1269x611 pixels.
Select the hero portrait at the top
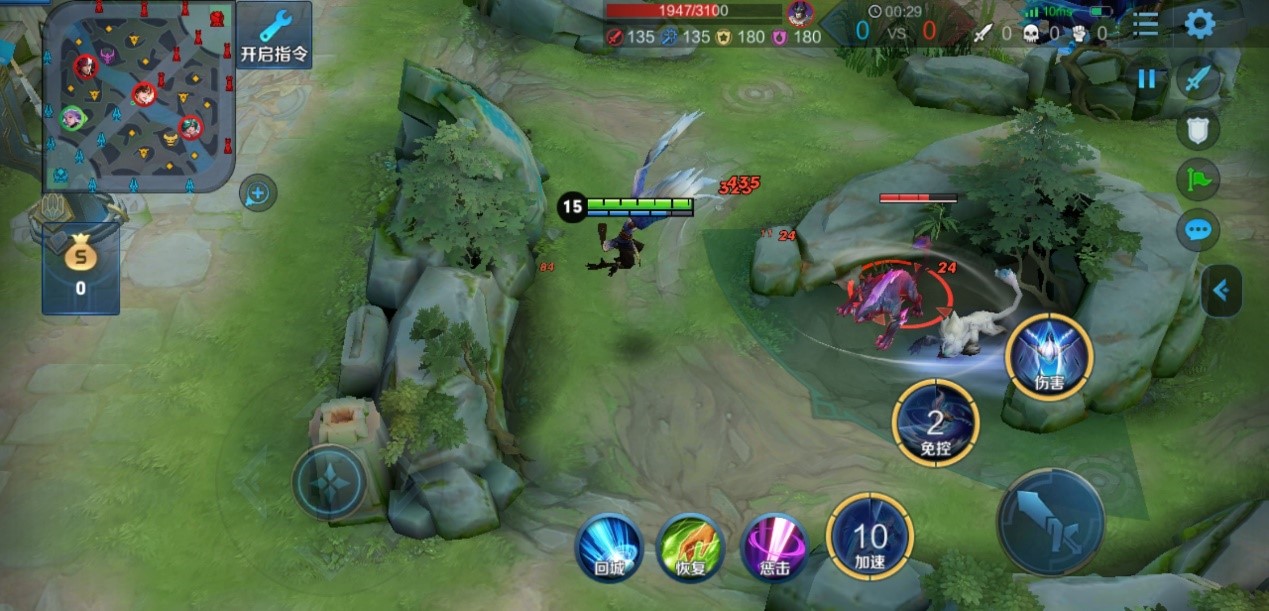point(799,13)
